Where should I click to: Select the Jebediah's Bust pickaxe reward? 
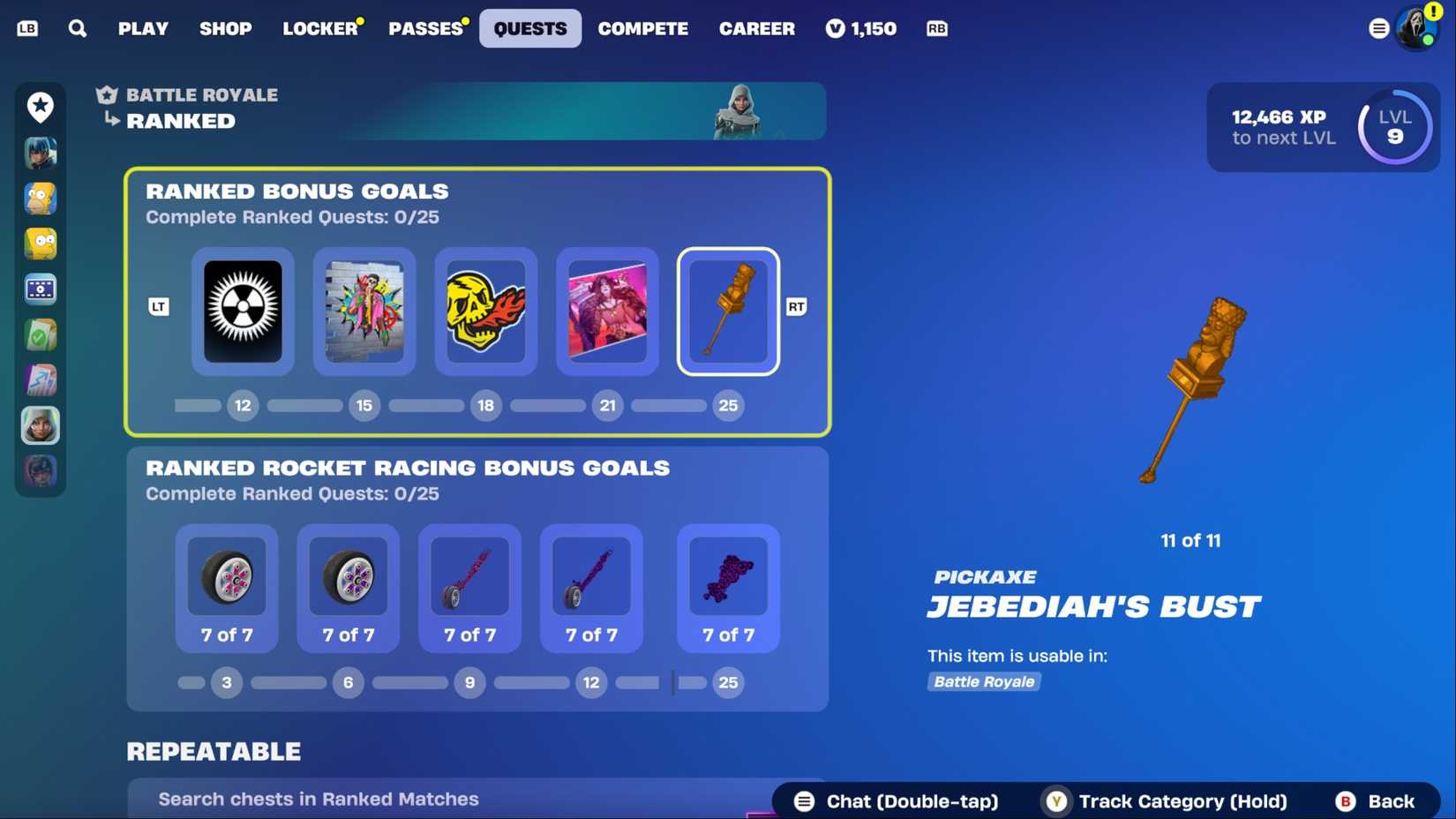click(728, 311)
